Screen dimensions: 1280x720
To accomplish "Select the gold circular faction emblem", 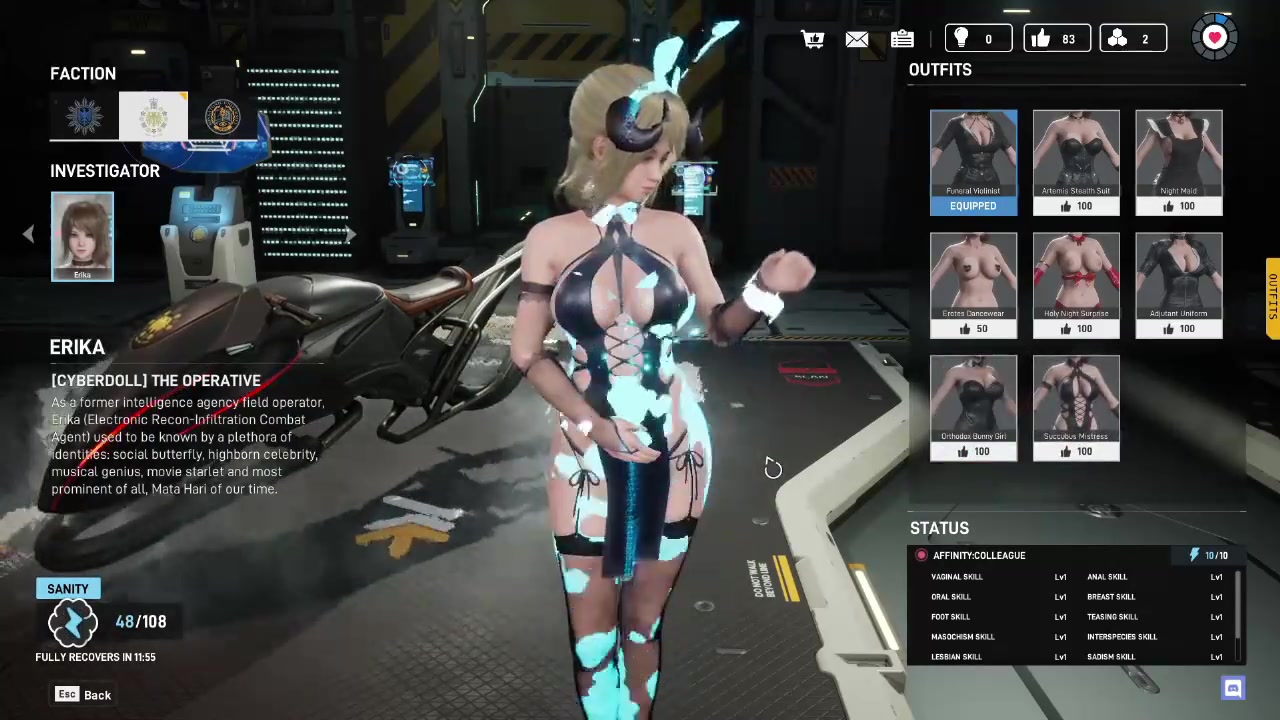I will (222, 117).
